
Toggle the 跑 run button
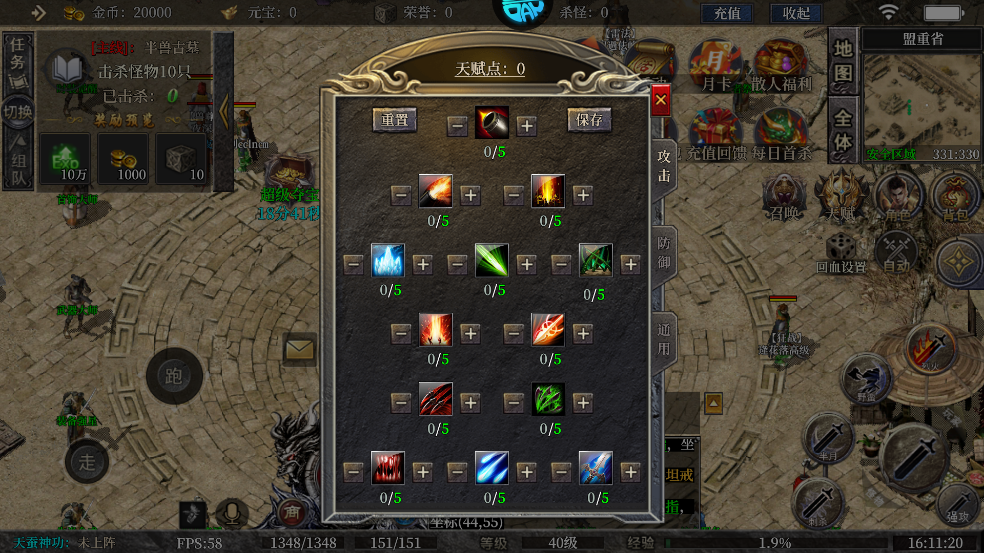[174, 376]
